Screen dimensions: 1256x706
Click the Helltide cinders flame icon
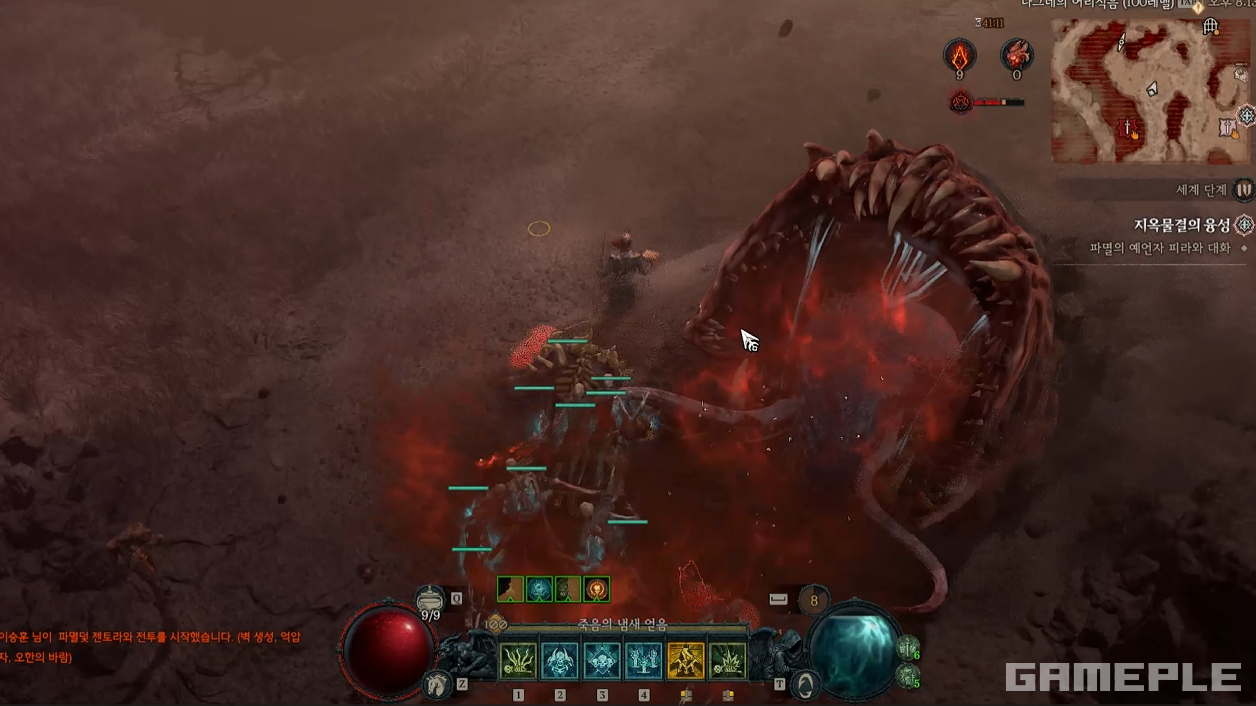(x=960, y=55)
